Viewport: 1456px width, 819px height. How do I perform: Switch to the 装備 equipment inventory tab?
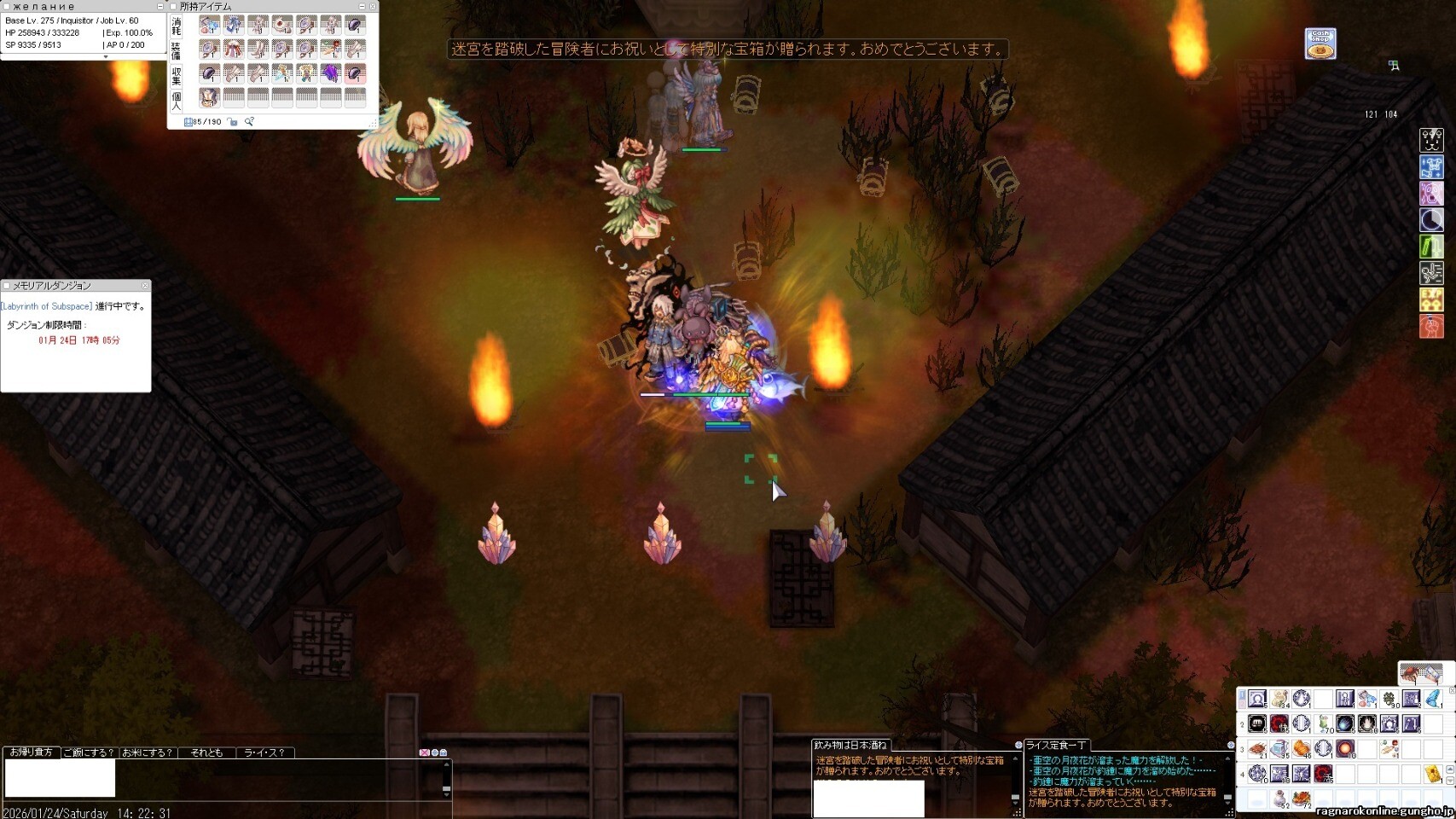(177, 50)
